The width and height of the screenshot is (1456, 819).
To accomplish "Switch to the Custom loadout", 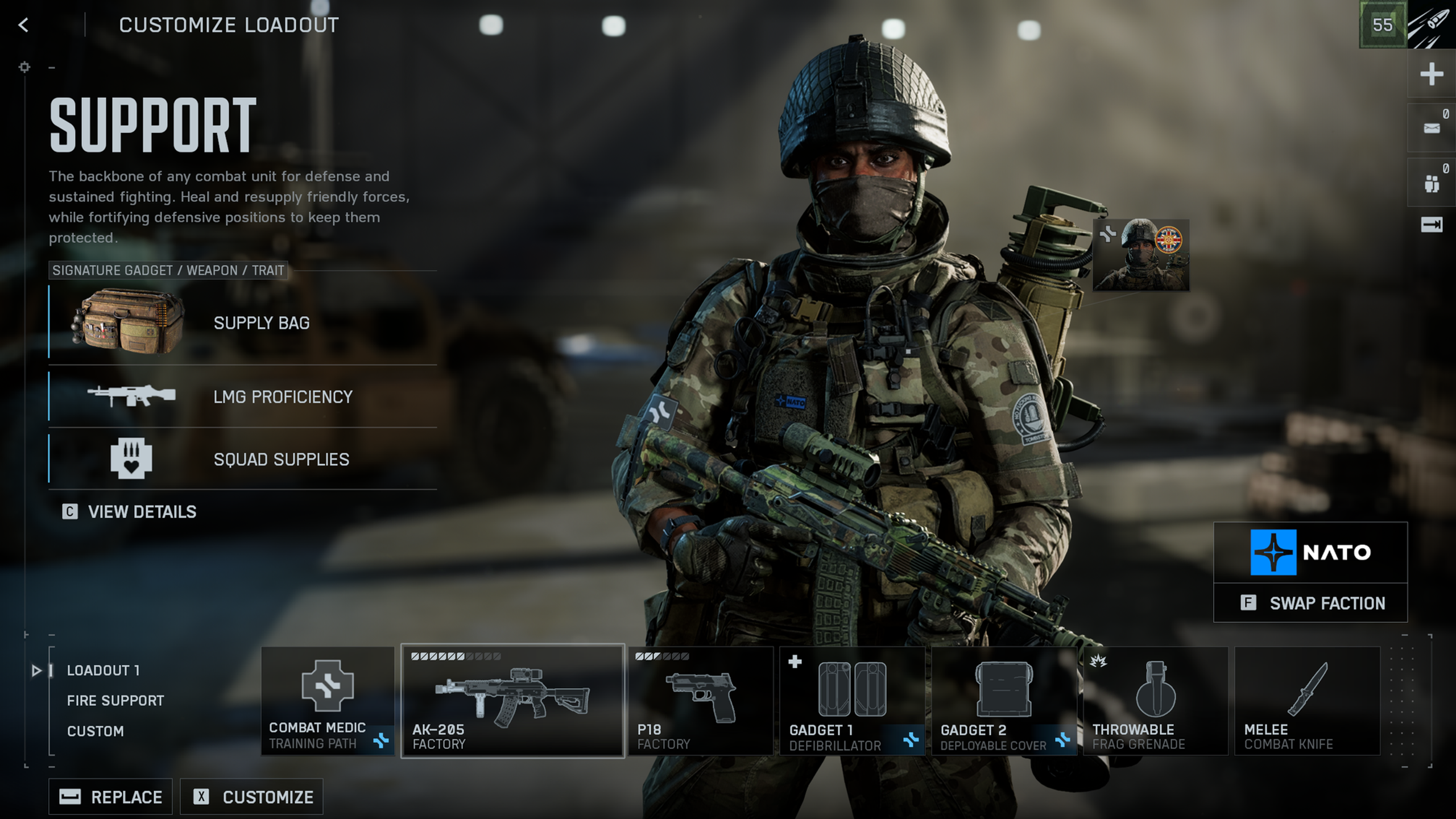I will coord(96,731).
